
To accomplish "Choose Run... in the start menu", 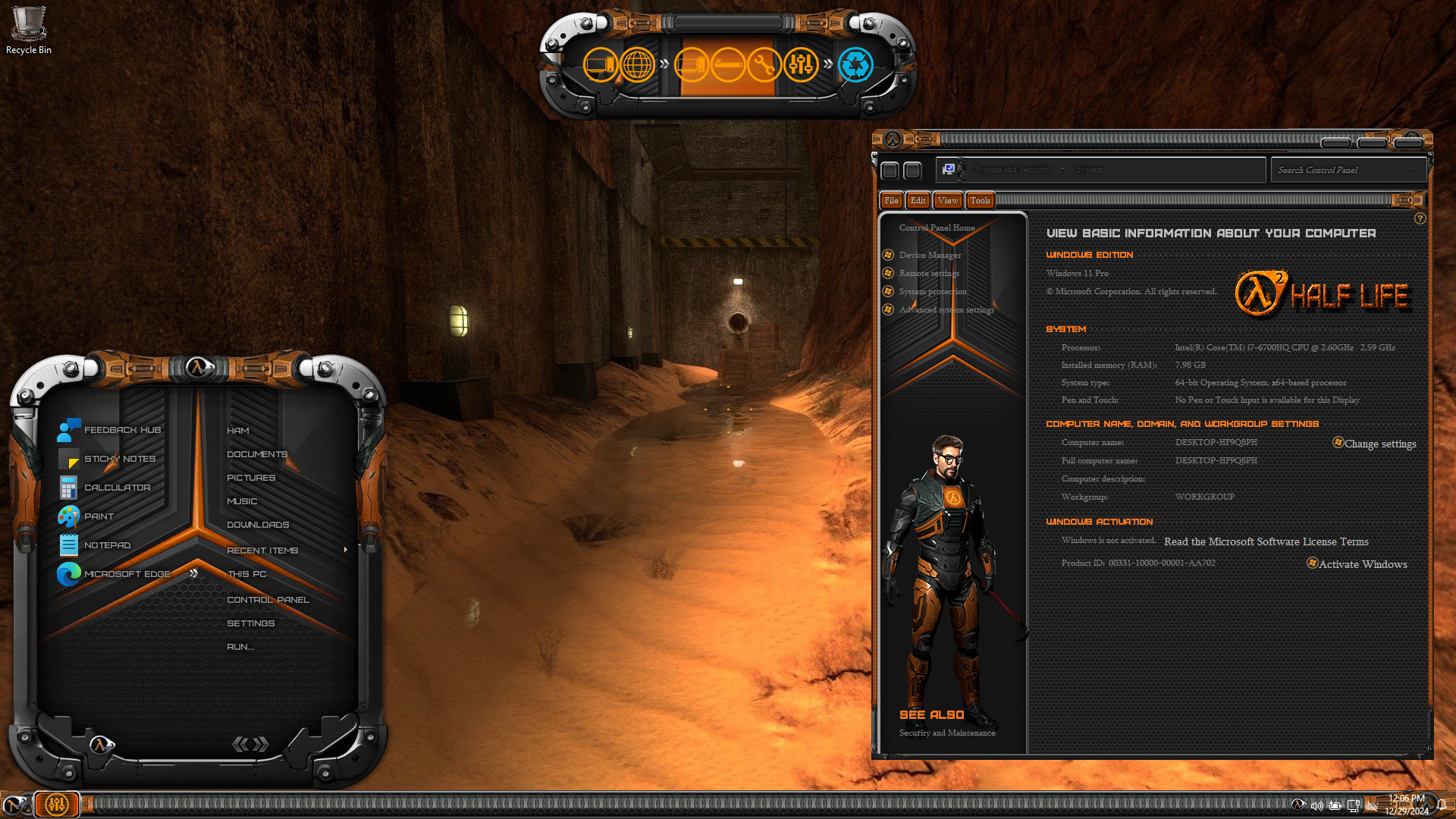I will (240, 647).
